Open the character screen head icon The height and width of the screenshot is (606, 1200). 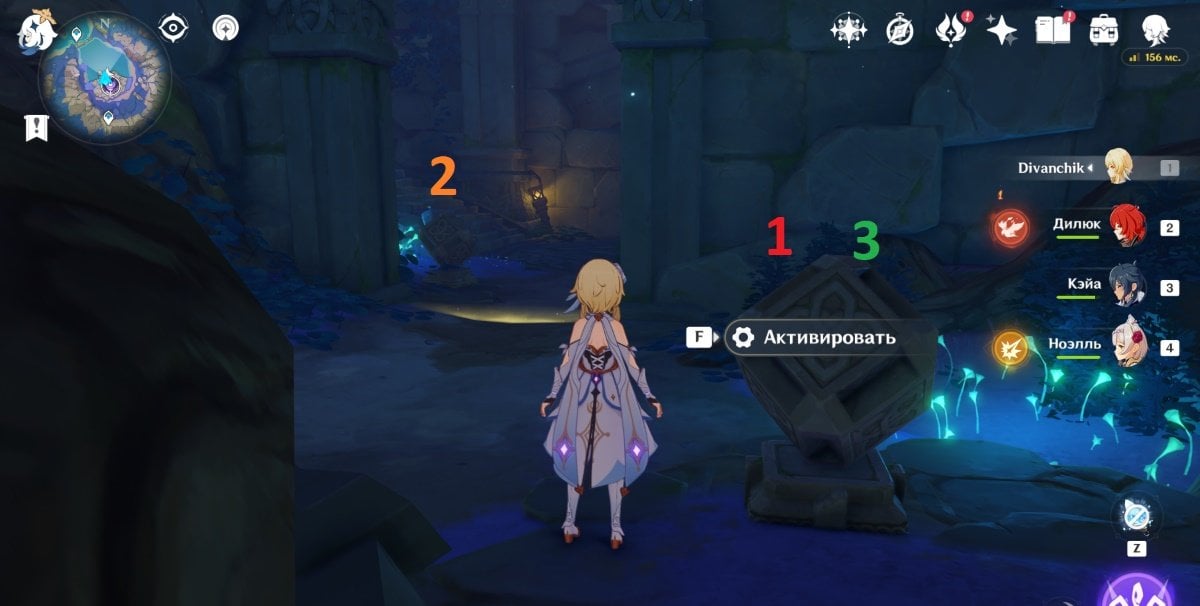pos(1157,28)
